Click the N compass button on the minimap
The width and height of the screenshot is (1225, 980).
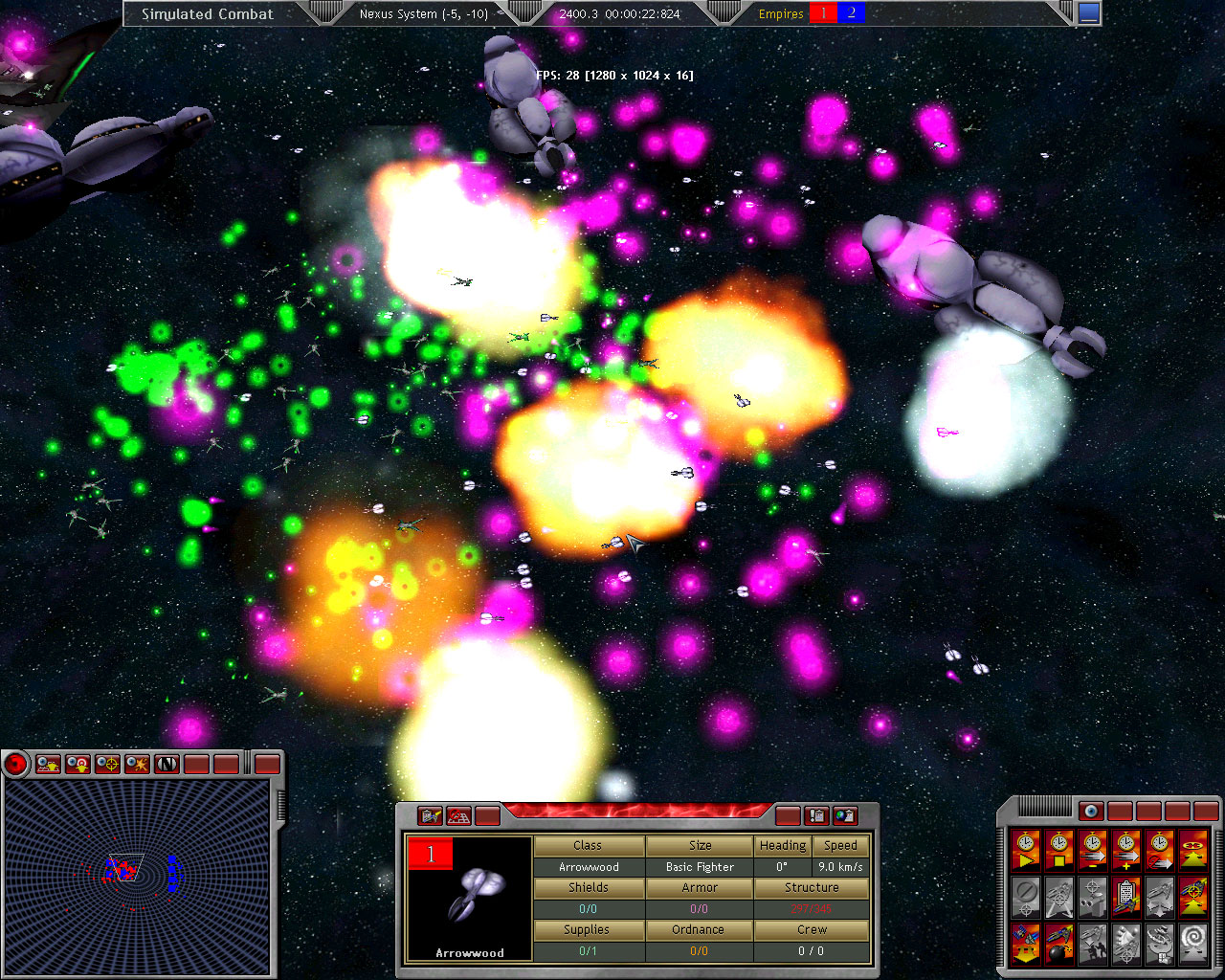[167, 764]
